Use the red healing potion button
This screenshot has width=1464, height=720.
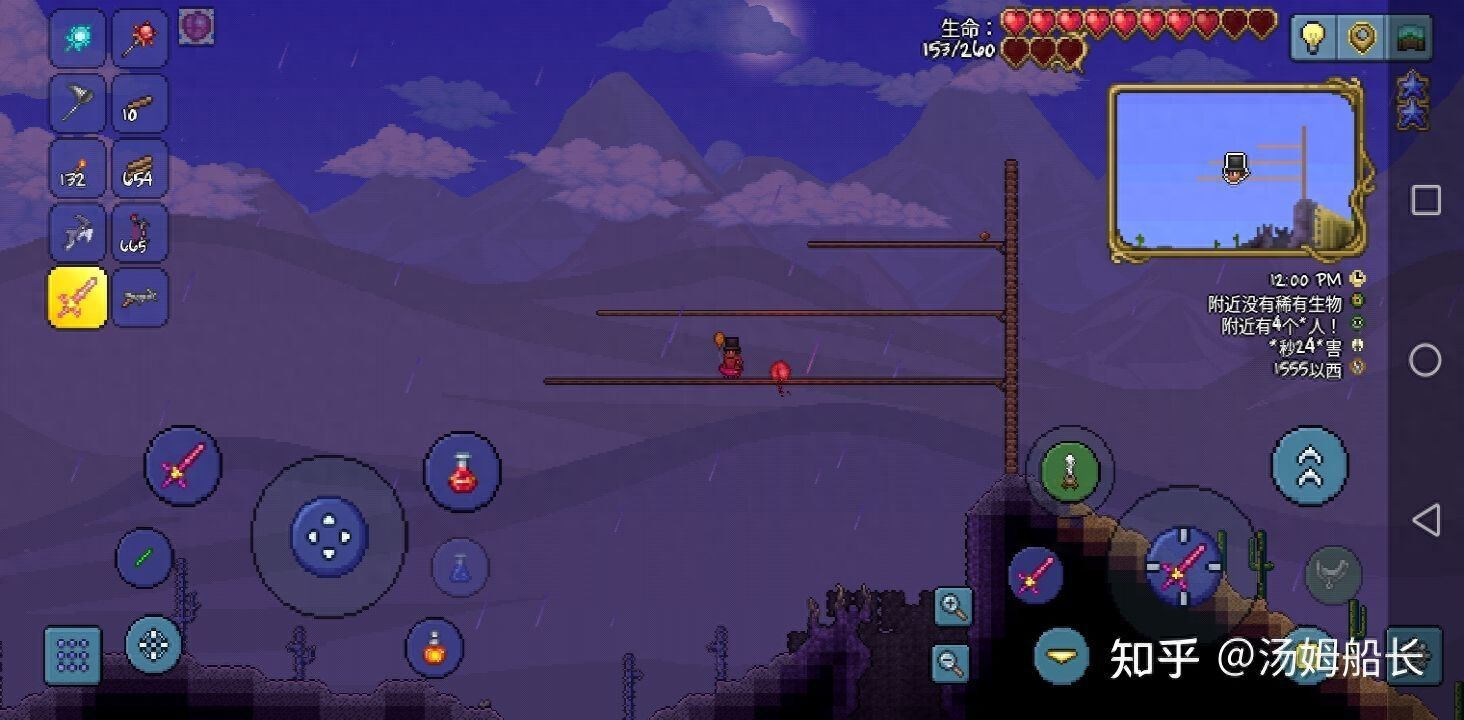point(462,470)
